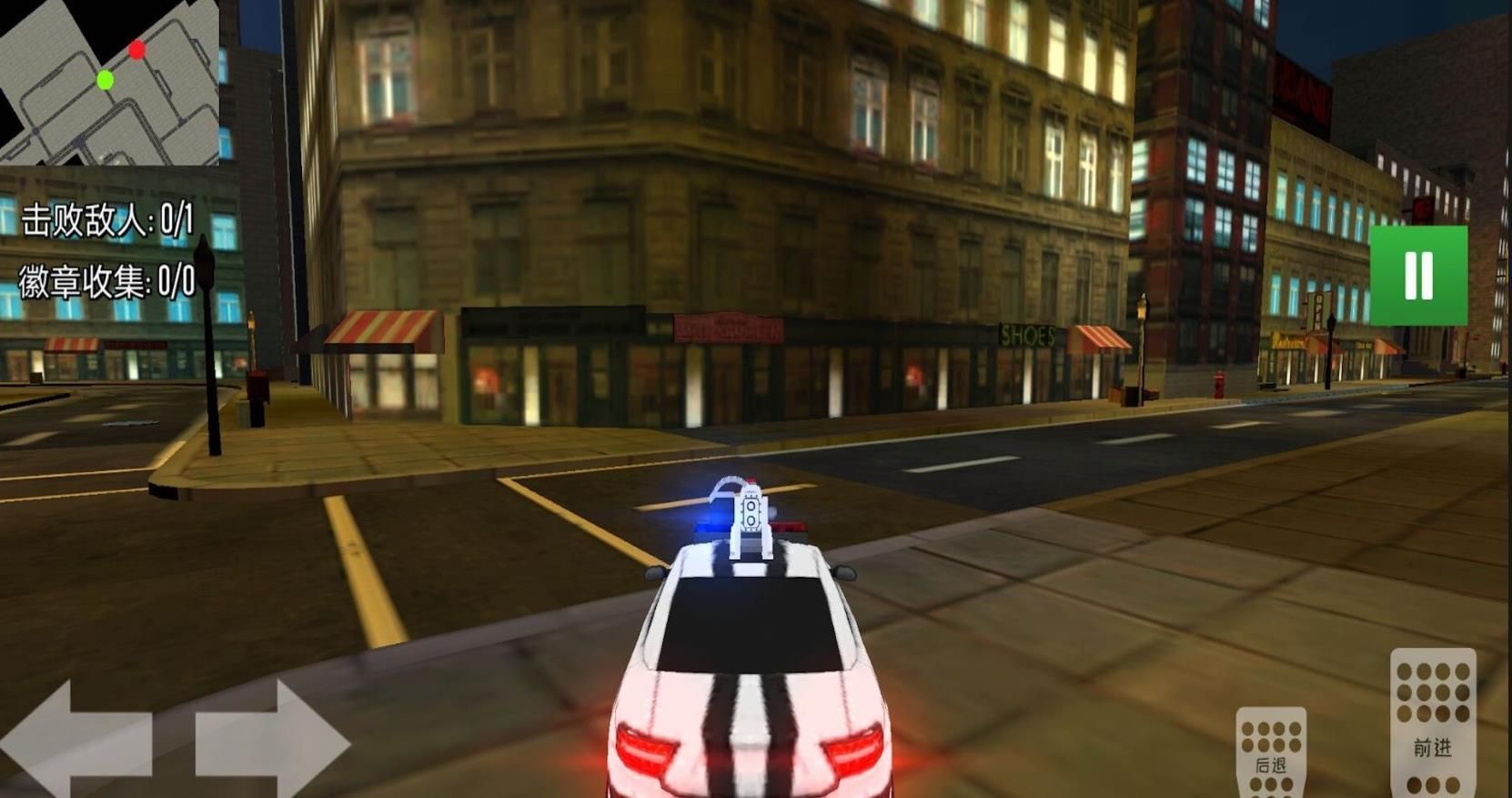1512x798 pixels.
Task: Tap the SHOES store sign
Action: tap(1028, 335)
